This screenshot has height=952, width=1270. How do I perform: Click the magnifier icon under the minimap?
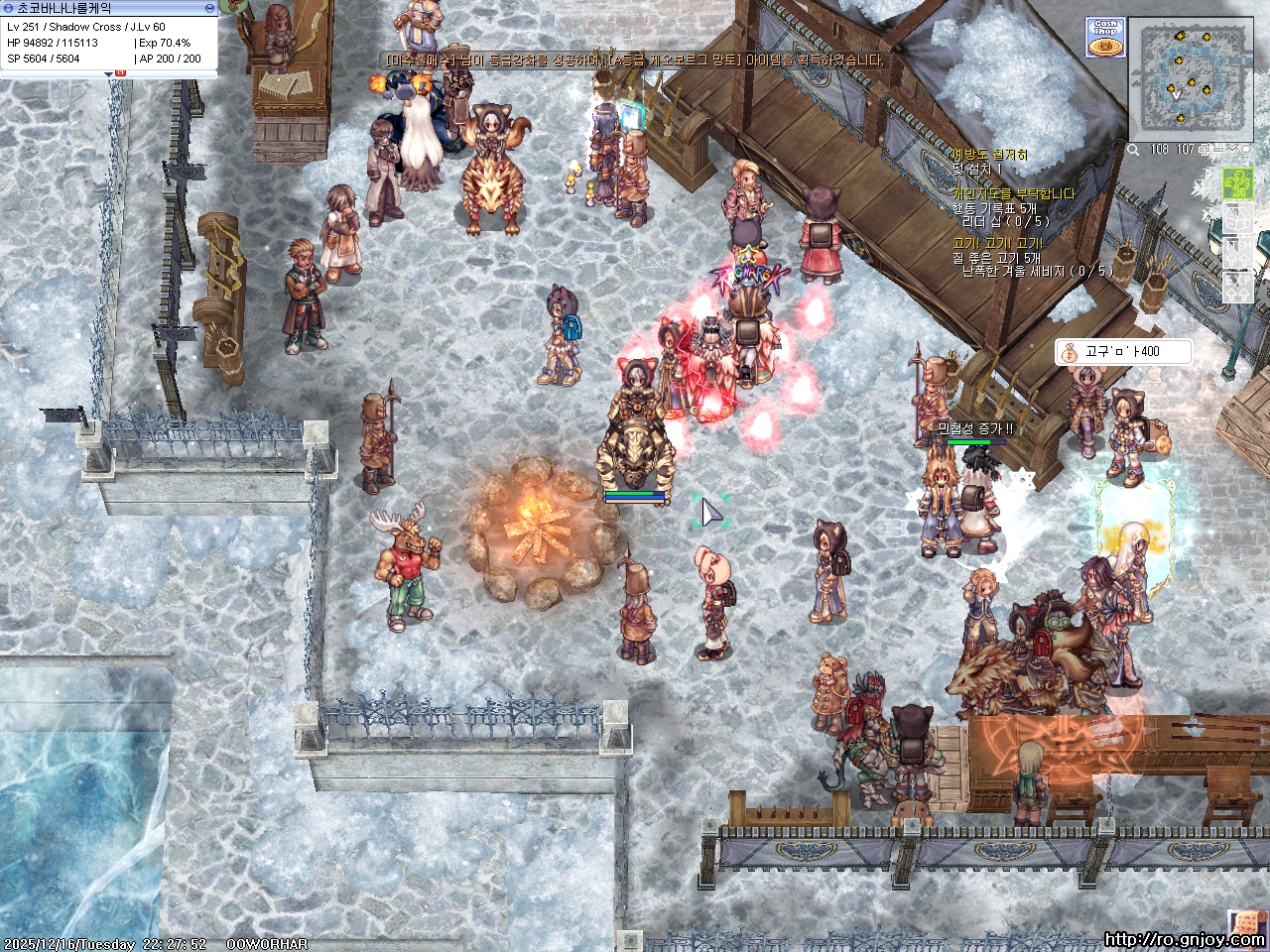pos(1133,150)
